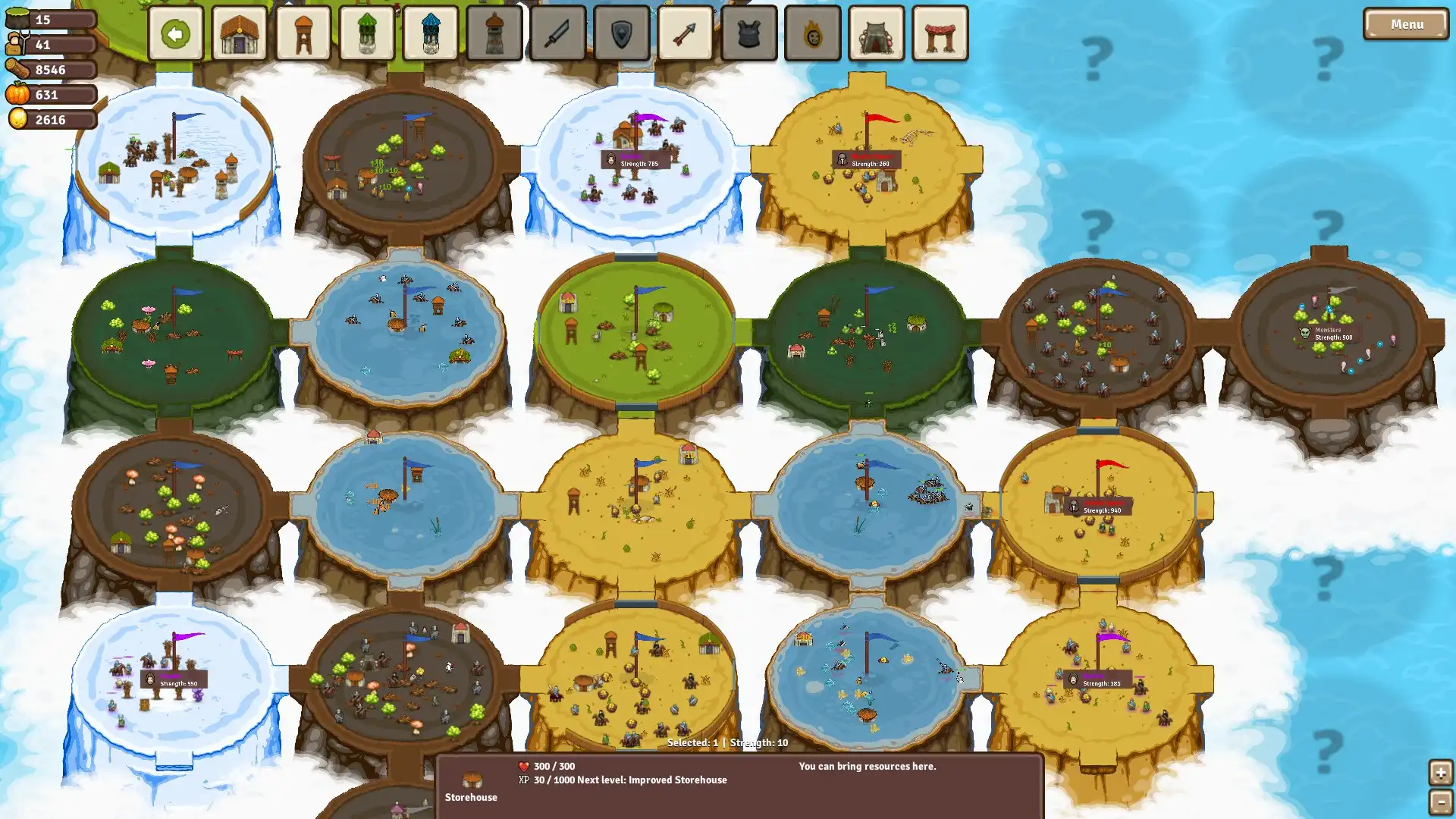Open the house building option
The height and width of the screenshot is (819, 1456).
tap(239, 33)
